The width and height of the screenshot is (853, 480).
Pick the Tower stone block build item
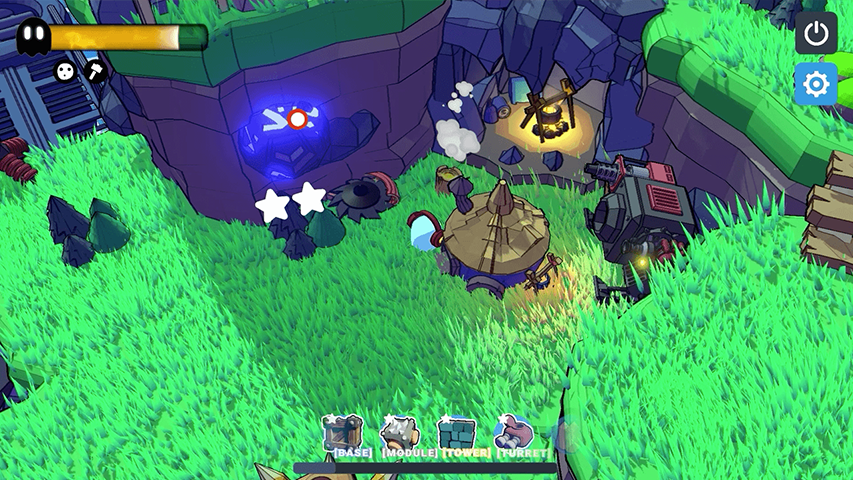click(x=457, y=435)
